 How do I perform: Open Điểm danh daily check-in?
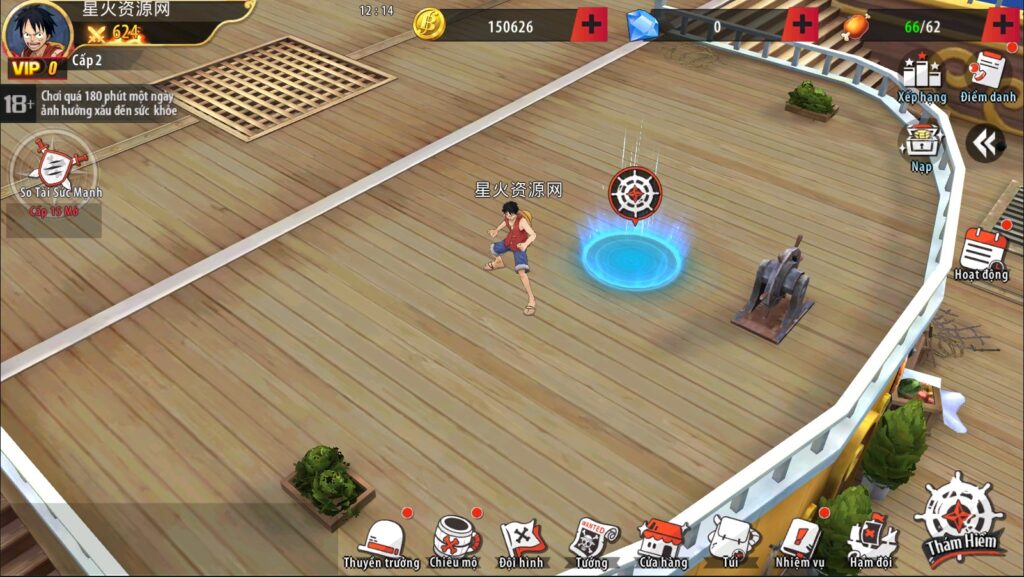[988, 76]
